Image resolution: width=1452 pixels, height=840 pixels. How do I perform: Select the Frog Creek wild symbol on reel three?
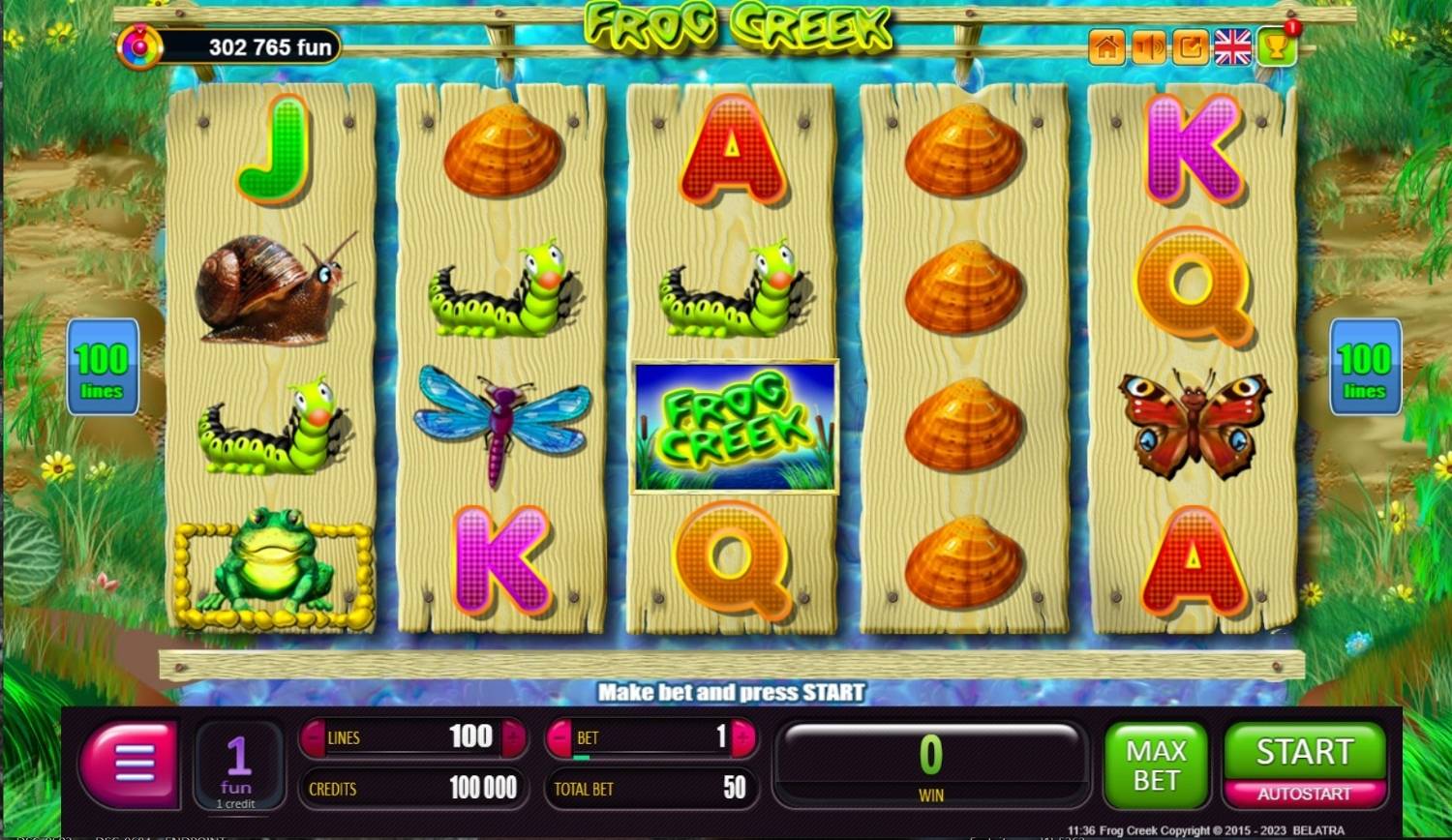(x=734, y=428)
